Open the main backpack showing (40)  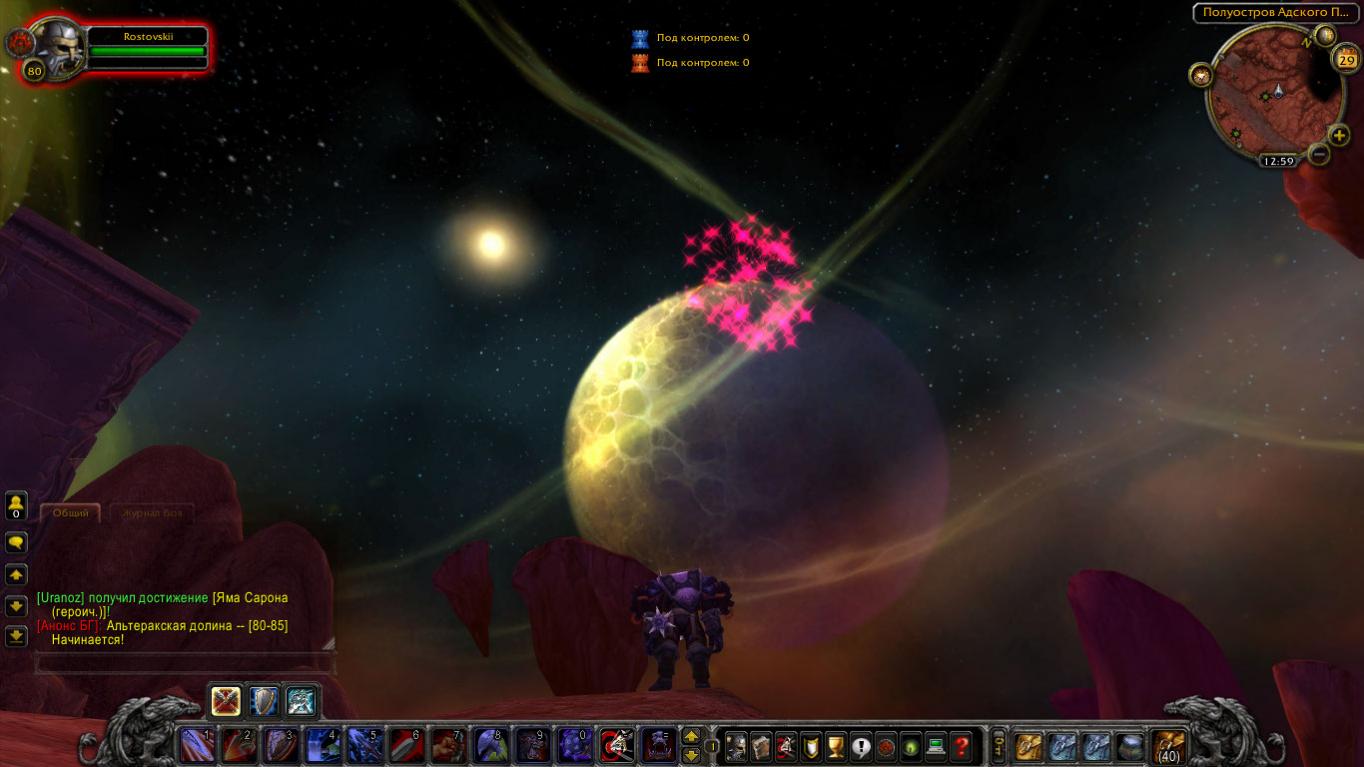click(1168, 746)
